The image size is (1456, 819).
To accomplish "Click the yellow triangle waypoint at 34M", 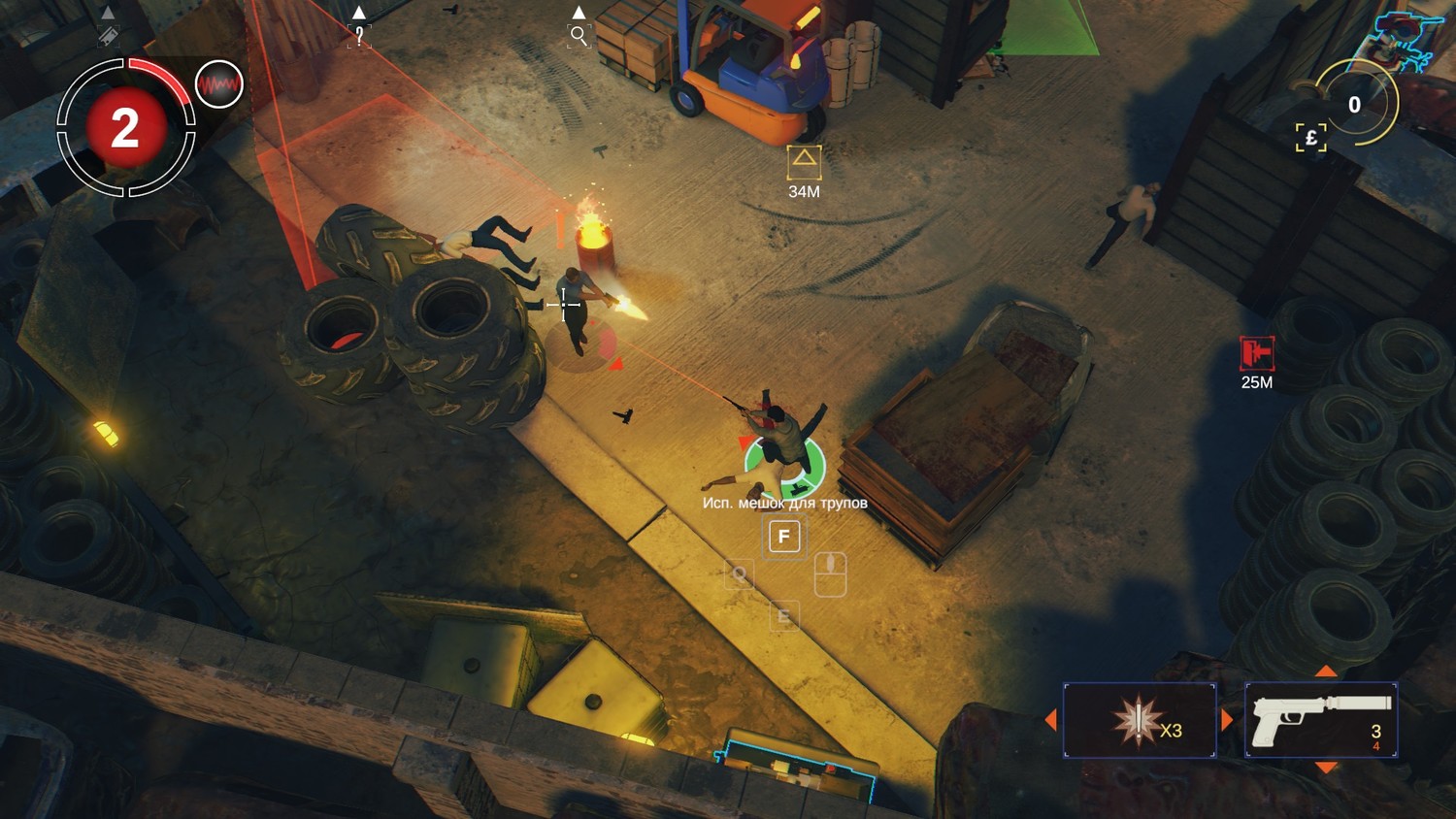I will tap(804, 161).
